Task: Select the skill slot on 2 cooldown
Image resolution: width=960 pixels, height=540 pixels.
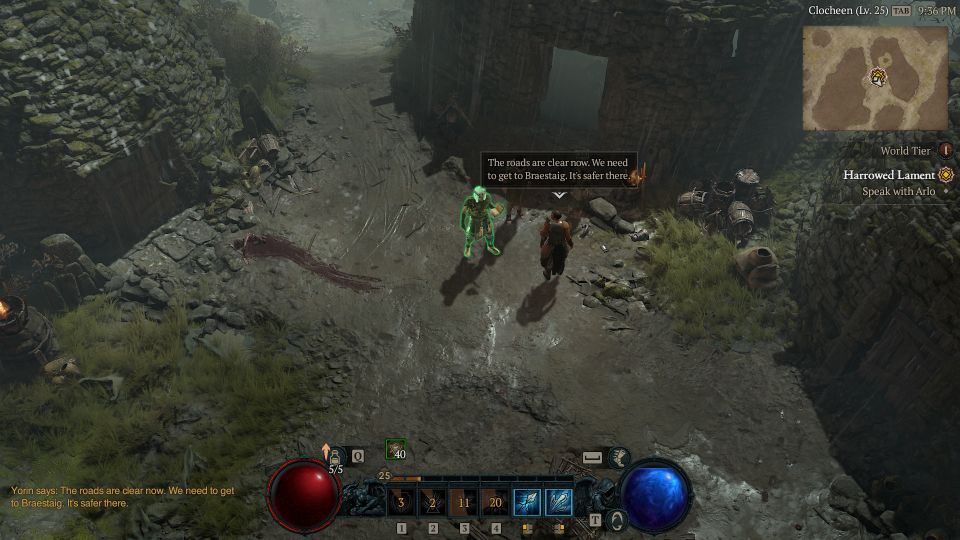Action: coord(433,501)
